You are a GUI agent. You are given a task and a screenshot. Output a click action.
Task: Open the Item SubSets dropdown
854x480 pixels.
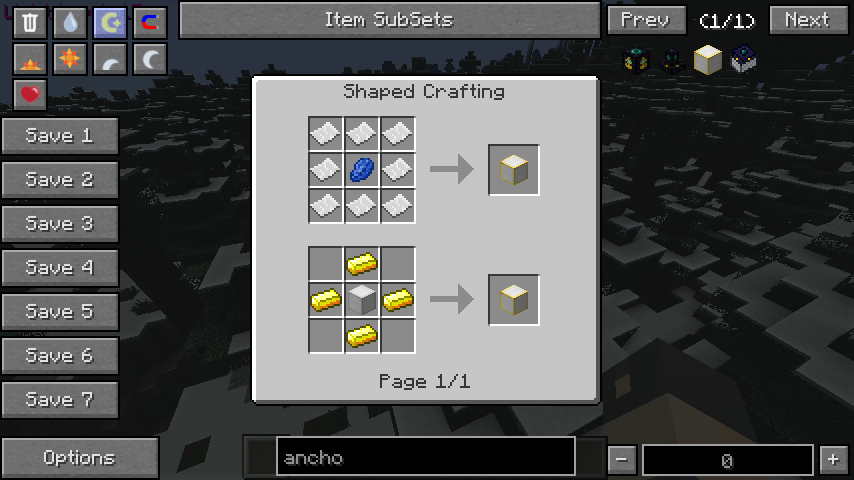388,20
